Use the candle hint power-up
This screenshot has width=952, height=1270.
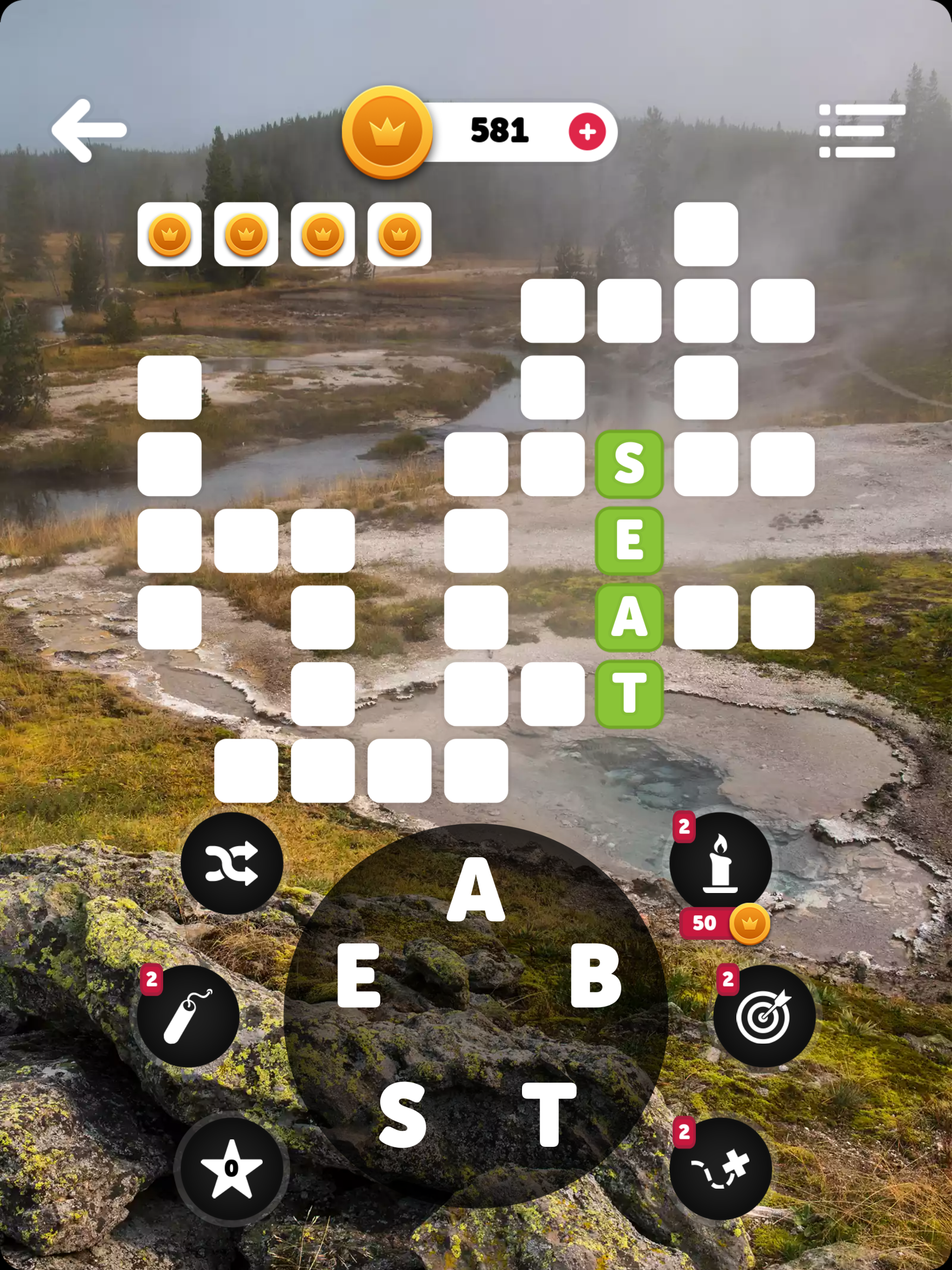coord(720,863)
